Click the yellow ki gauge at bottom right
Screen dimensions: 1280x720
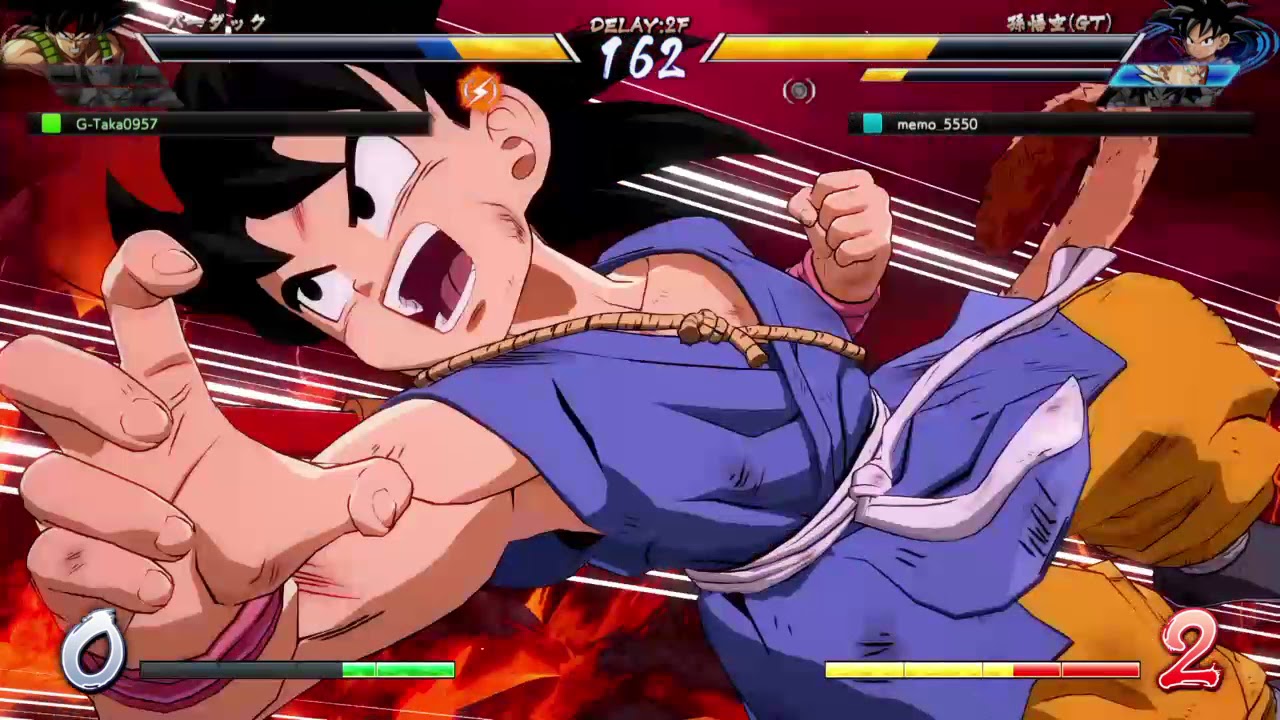point(900,670)
